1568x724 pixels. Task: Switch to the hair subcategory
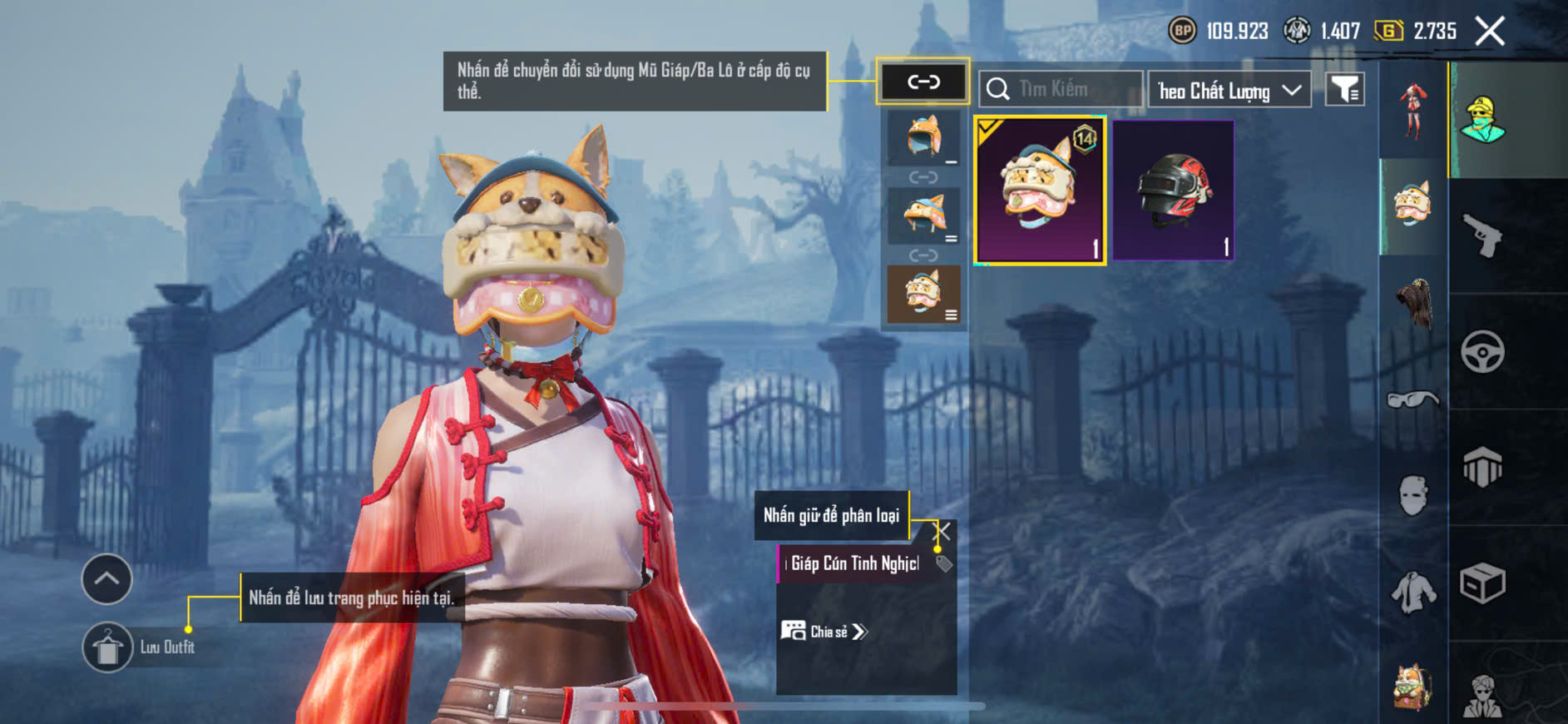click(x=1414, y=303)
